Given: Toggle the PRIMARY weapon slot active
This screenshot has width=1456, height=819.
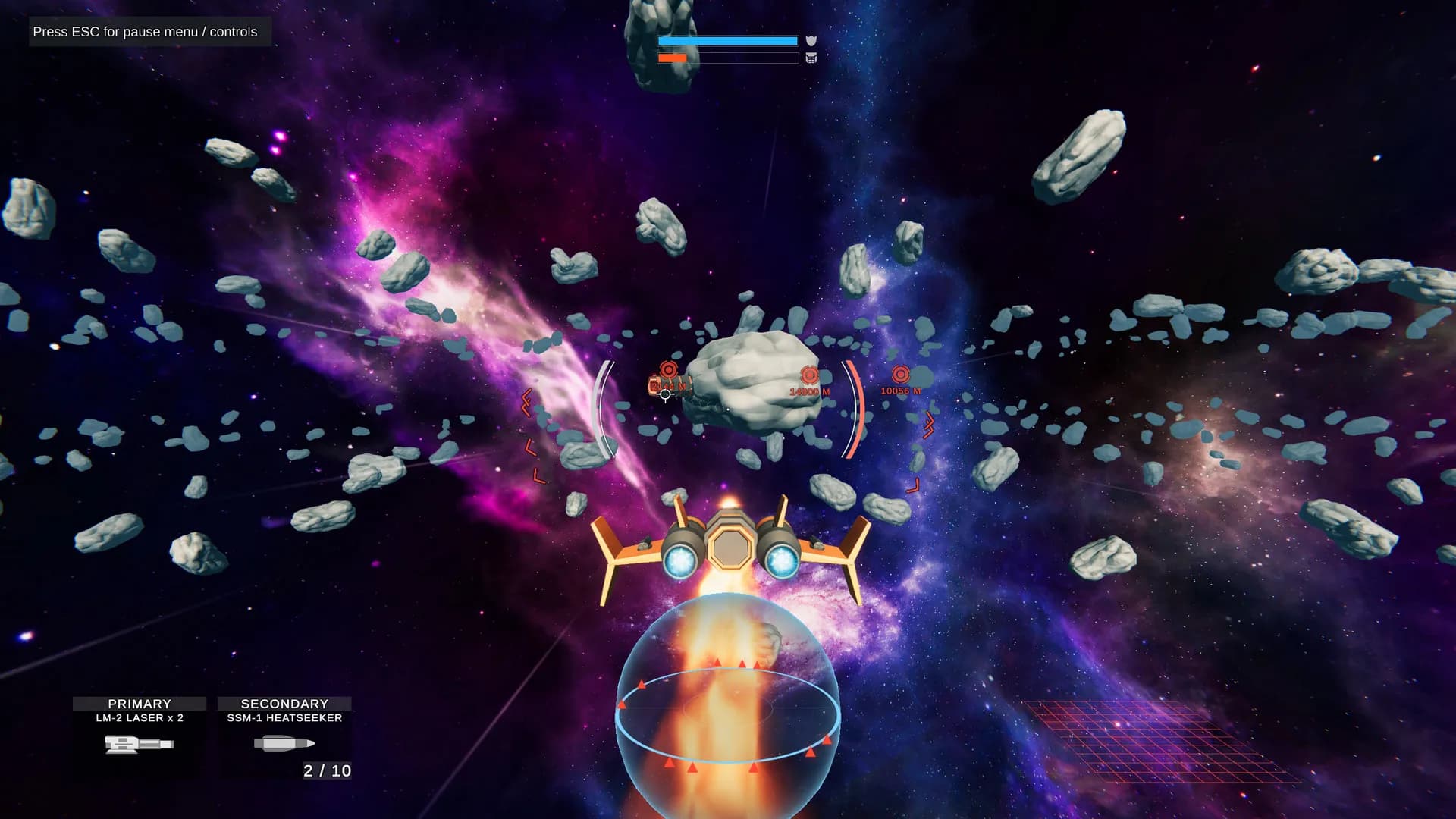Looking at the screenshot, I should 139,703.
